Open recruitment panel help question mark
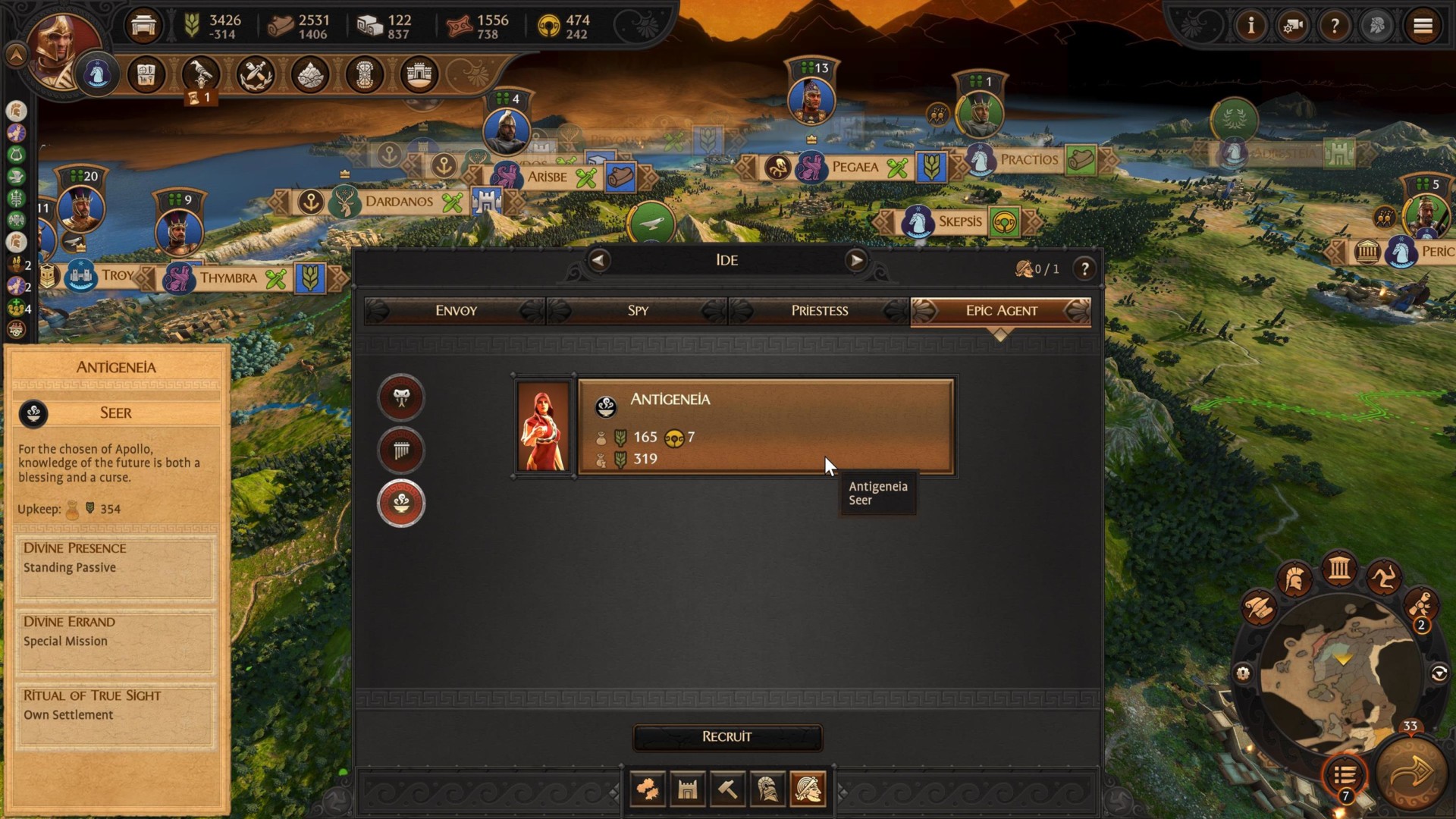This screenshot has height=819, width=1456. pos(1084,268)
